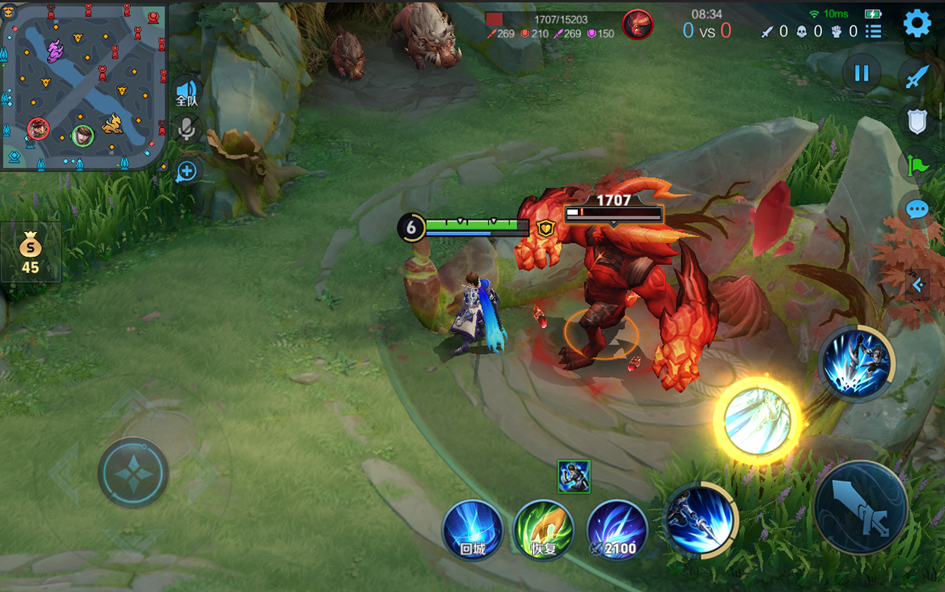
Task: Send the sword attack signal
Action: 917,76
